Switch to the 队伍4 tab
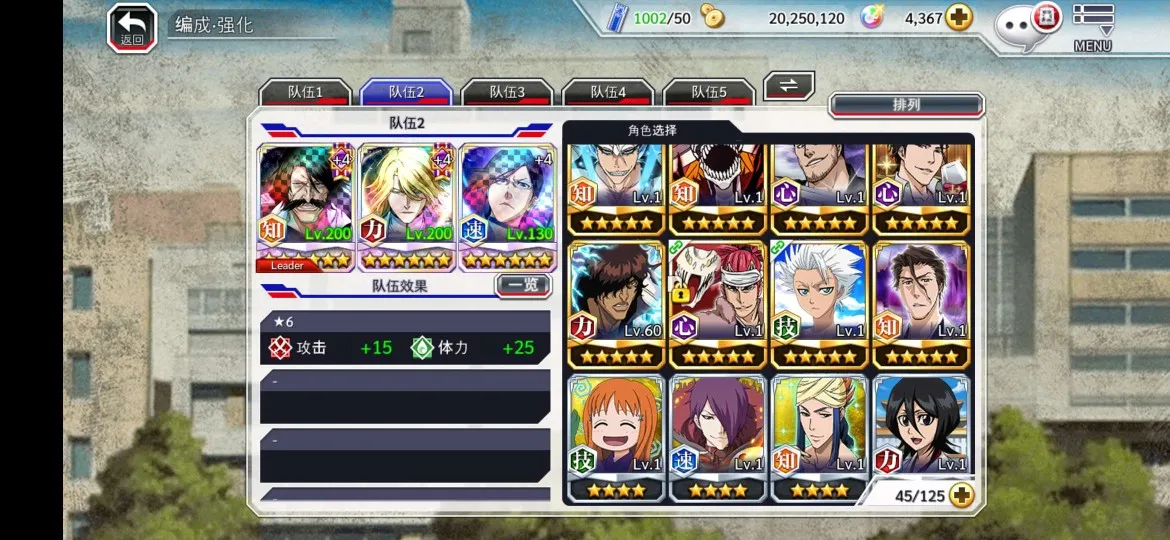1170x540 pixels. click(608, 92)
